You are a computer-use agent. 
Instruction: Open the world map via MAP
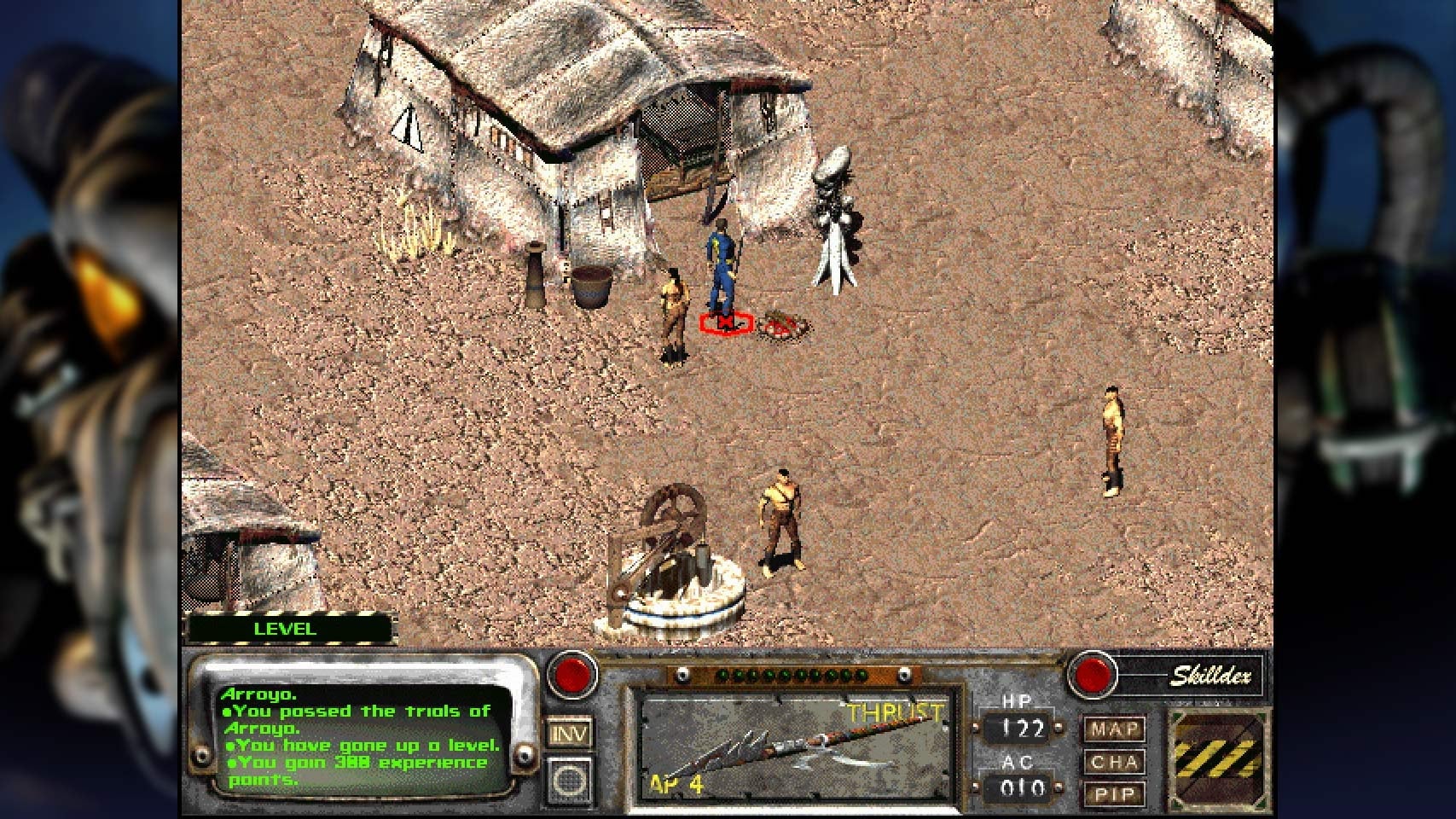(1113, 729)
